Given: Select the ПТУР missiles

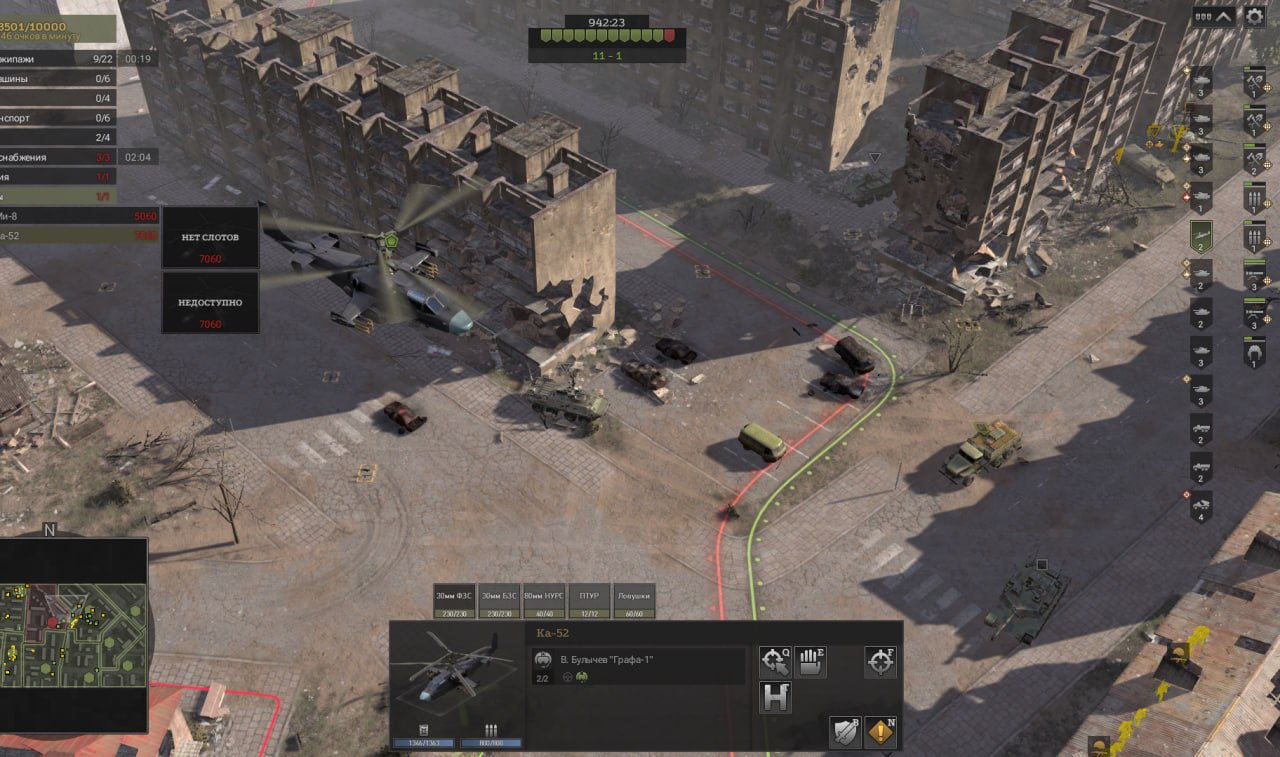Looking at the screenshot, I should coord(589,600).
